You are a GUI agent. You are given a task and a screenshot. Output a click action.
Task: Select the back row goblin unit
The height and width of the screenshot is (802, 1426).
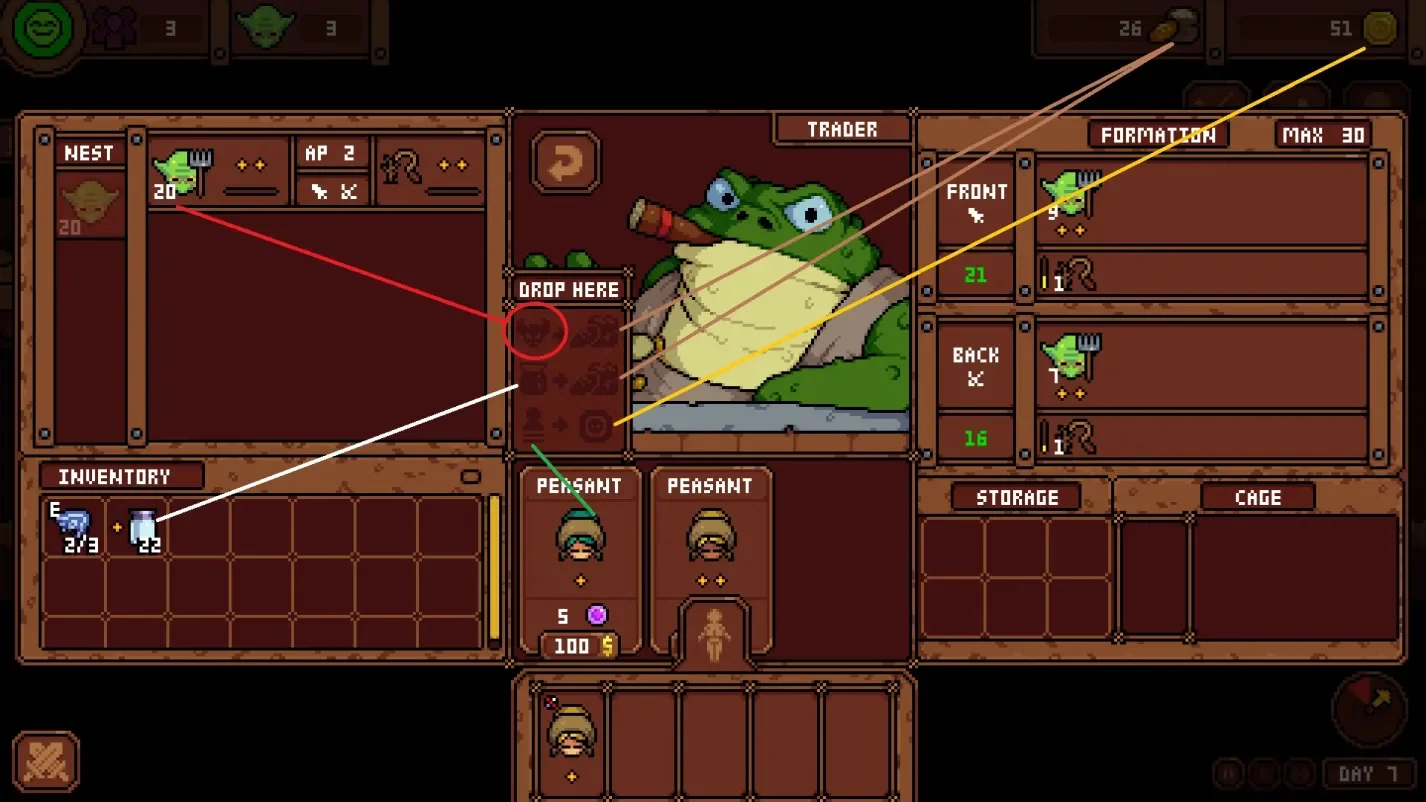click(x=1066, y=360)
